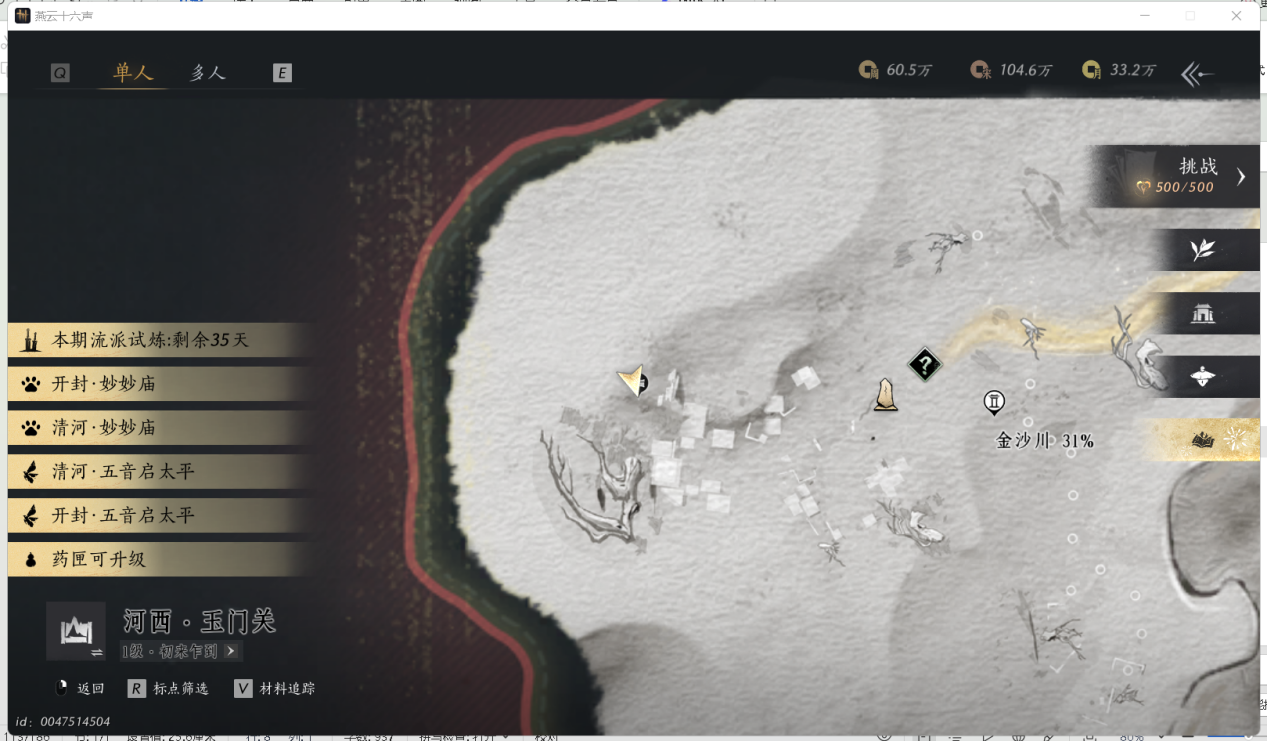Select the stone stele map marker
The height and width of the screenshot is (741, 1267).
[885, 395]
